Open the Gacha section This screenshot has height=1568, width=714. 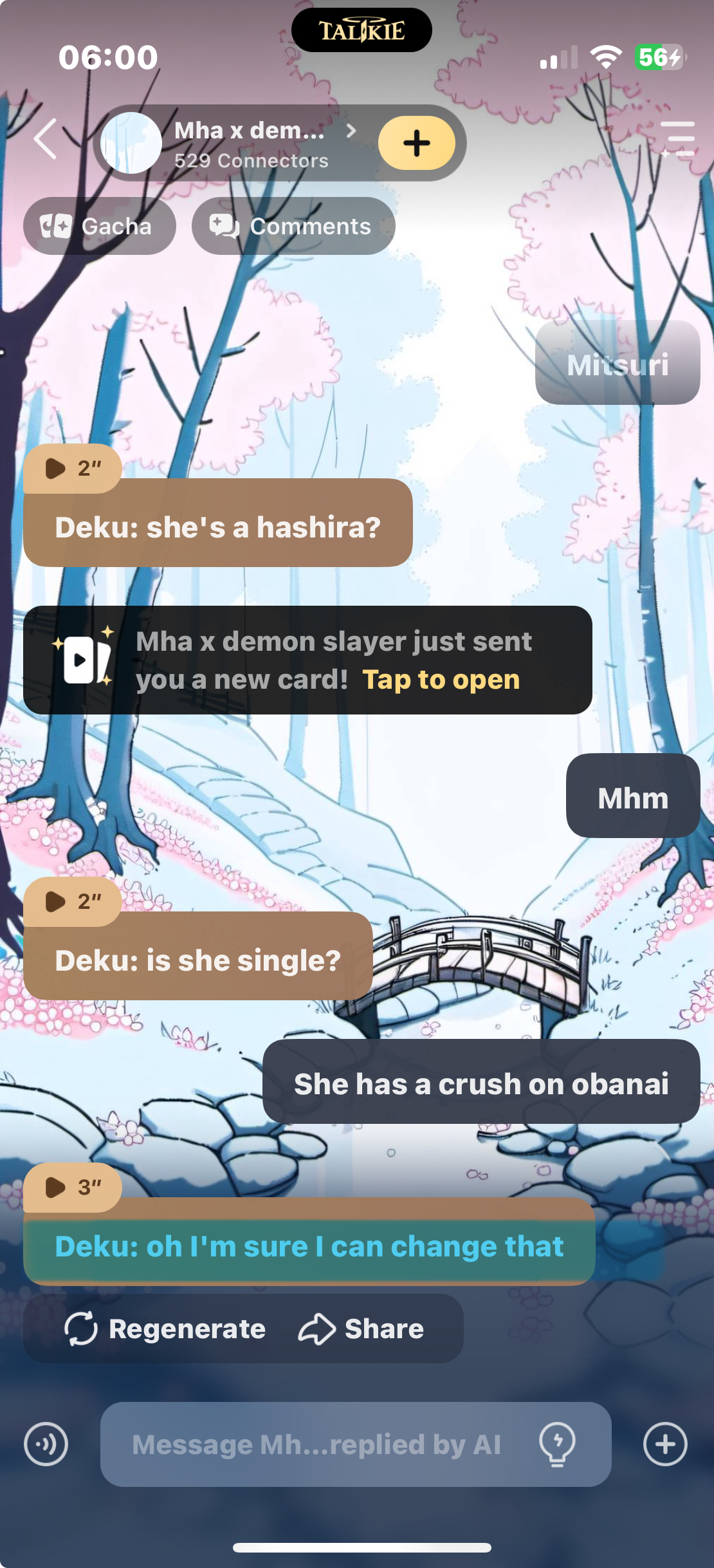click(99, 226)
